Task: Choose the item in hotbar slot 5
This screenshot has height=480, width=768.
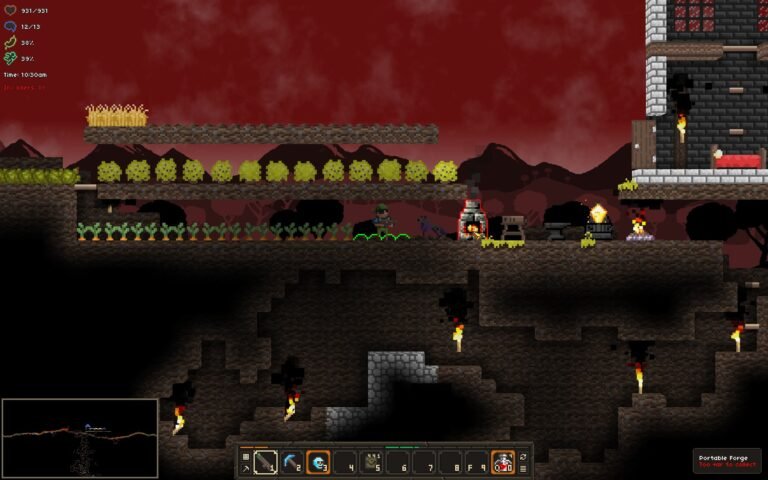Action: (372, 462)
